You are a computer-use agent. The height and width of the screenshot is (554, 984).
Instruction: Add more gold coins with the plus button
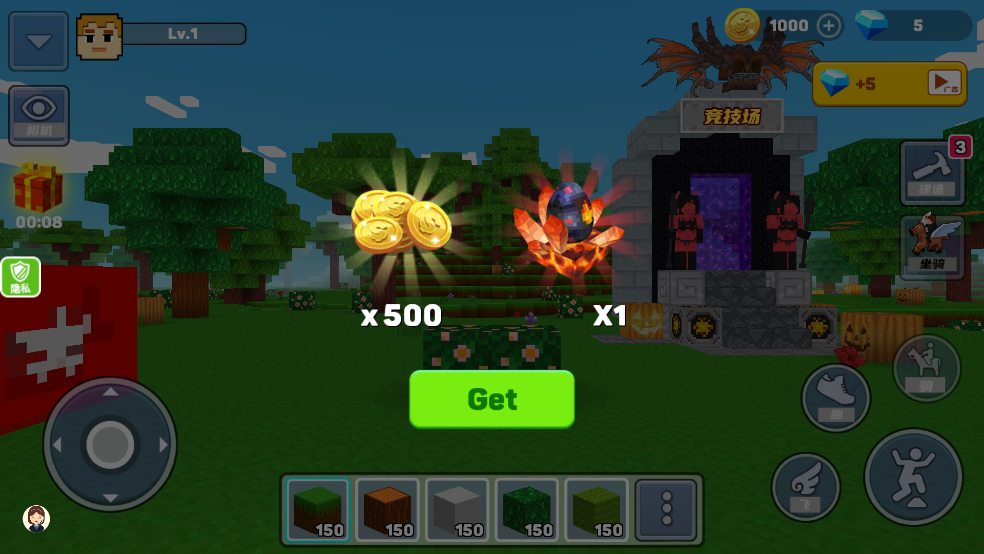830,26
